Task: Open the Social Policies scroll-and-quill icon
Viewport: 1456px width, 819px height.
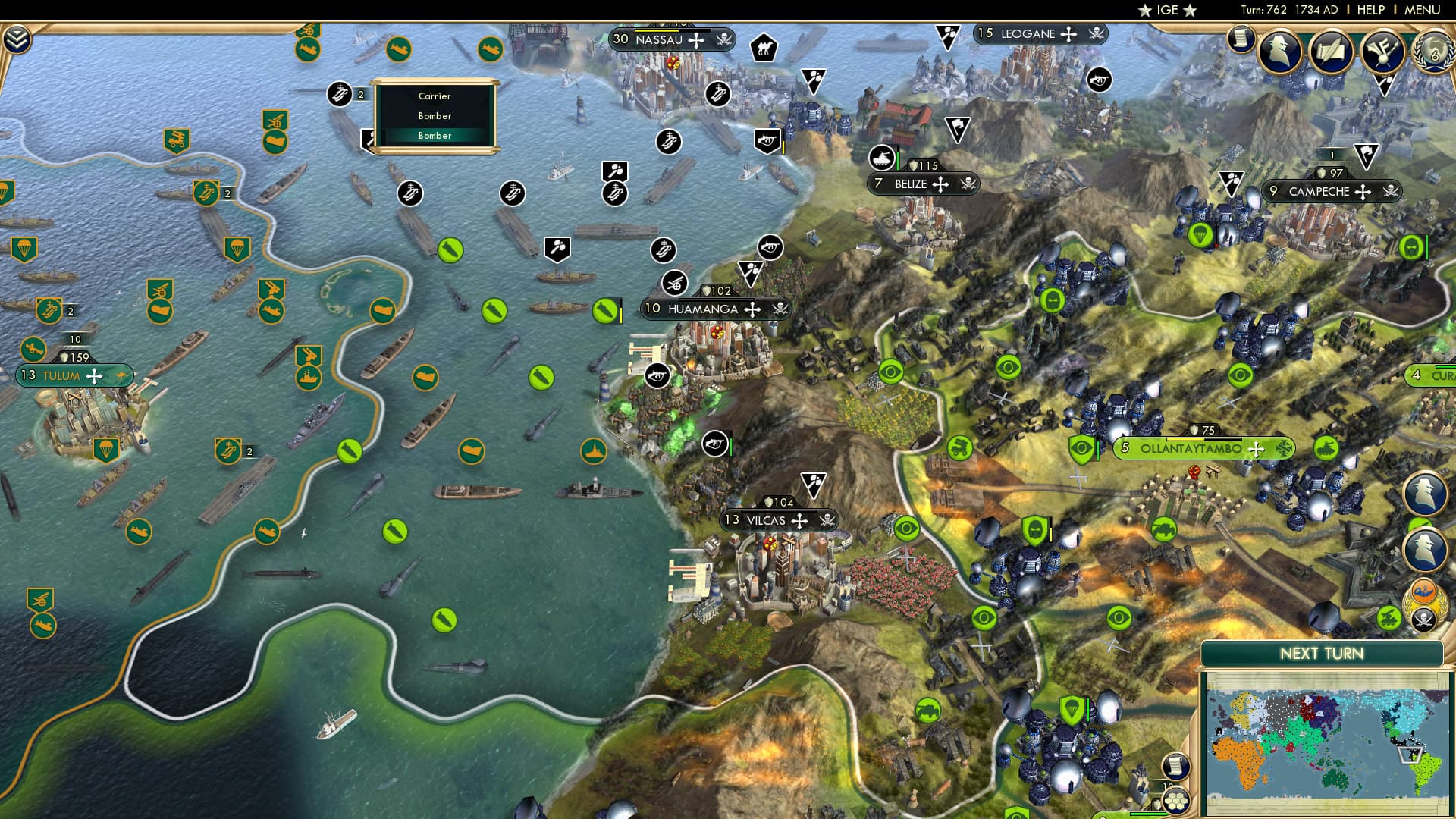Action: (1332, 52)
